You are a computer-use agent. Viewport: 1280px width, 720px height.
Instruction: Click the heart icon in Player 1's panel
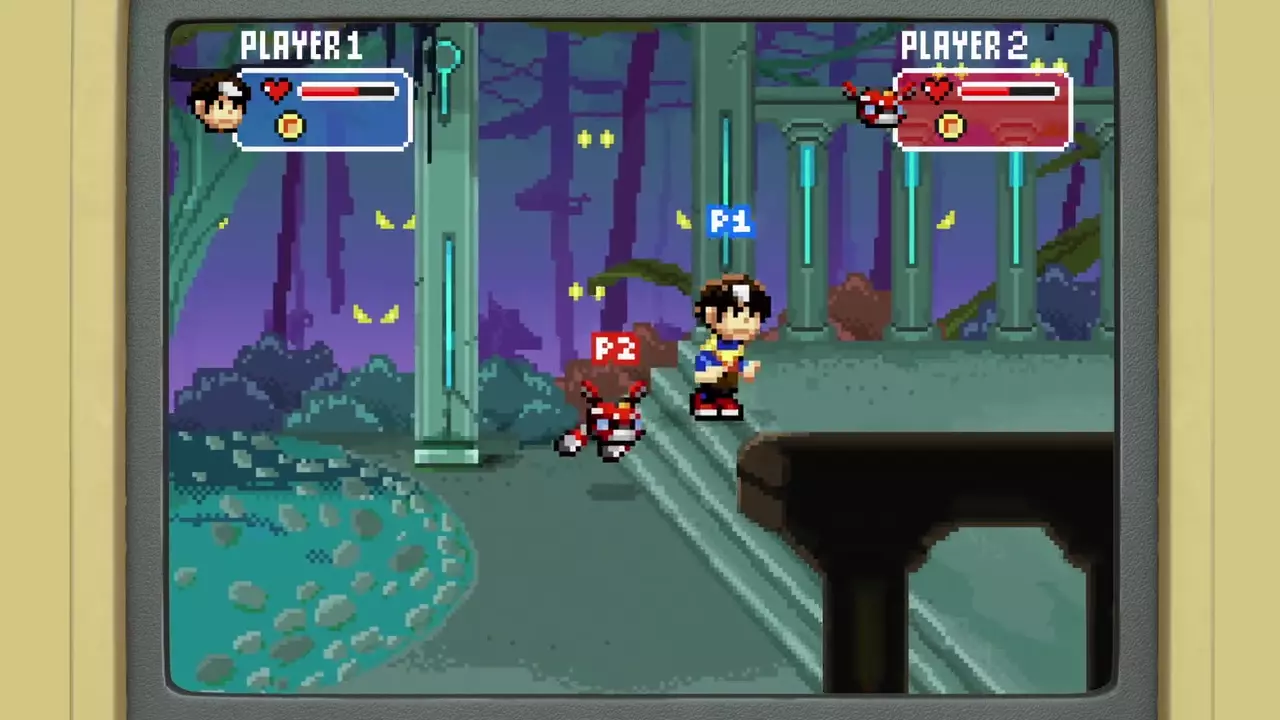click(276, 91)
